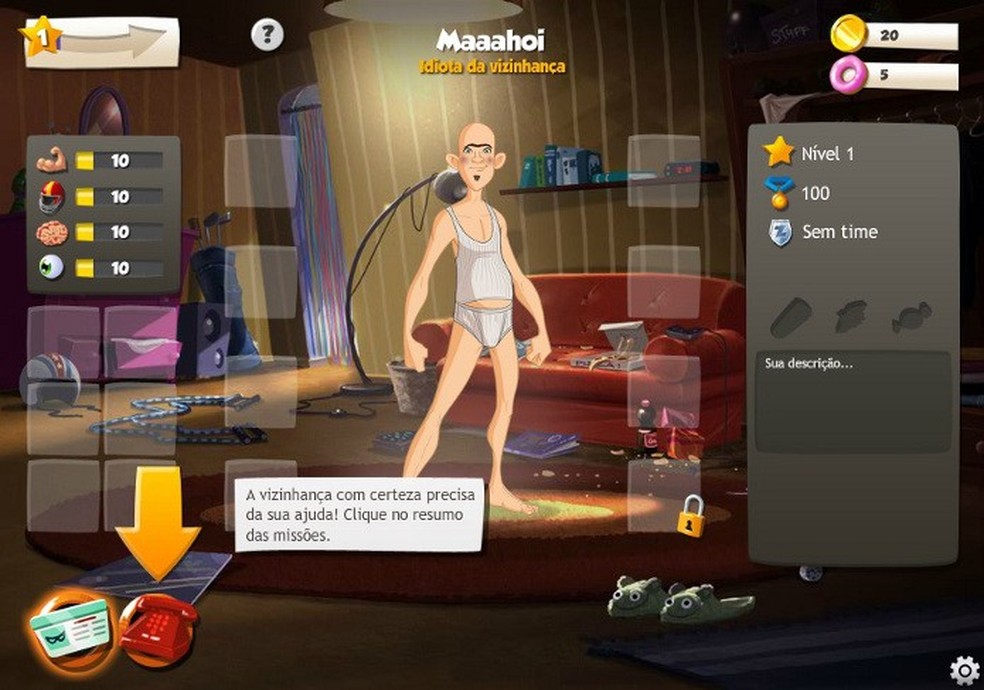Open settings with the gear icon
This screenshot has height=690, width=984.
click(x=963, y=669)
